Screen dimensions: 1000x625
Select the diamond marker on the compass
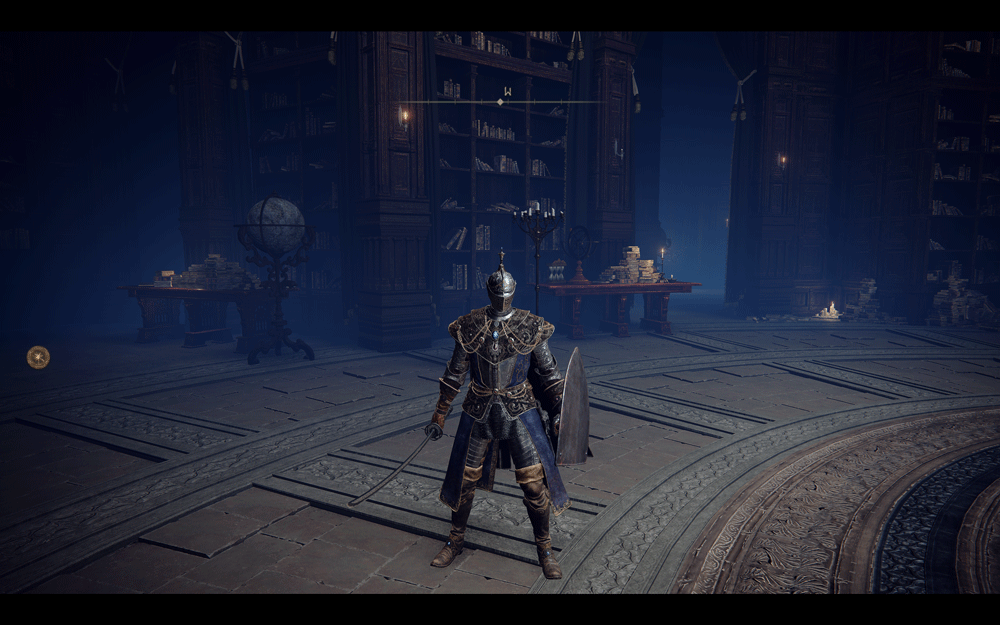499,102
